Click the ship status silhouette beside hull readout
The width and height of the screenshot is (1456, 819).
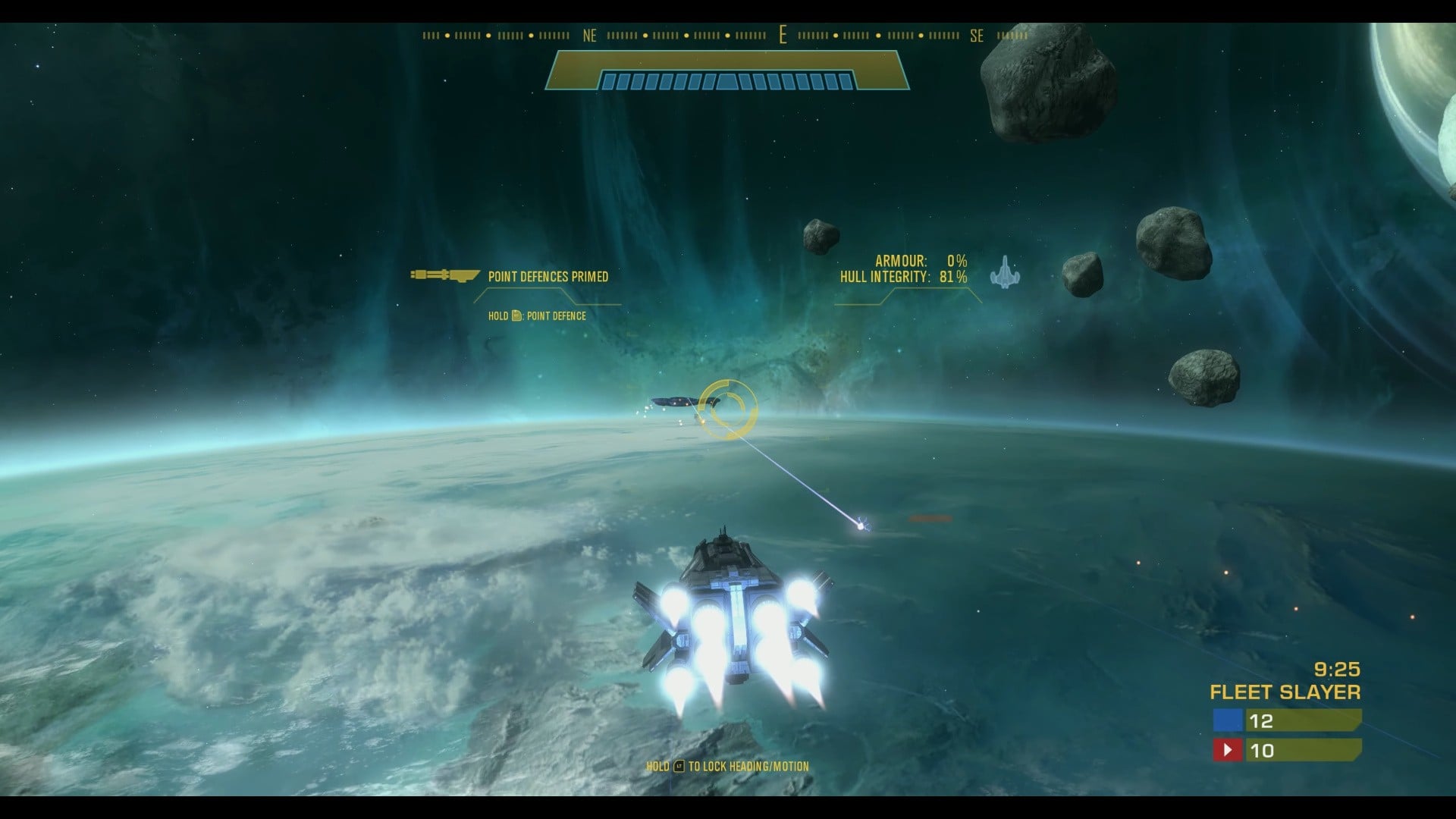pyautogui.click(x=1006, y=275)
